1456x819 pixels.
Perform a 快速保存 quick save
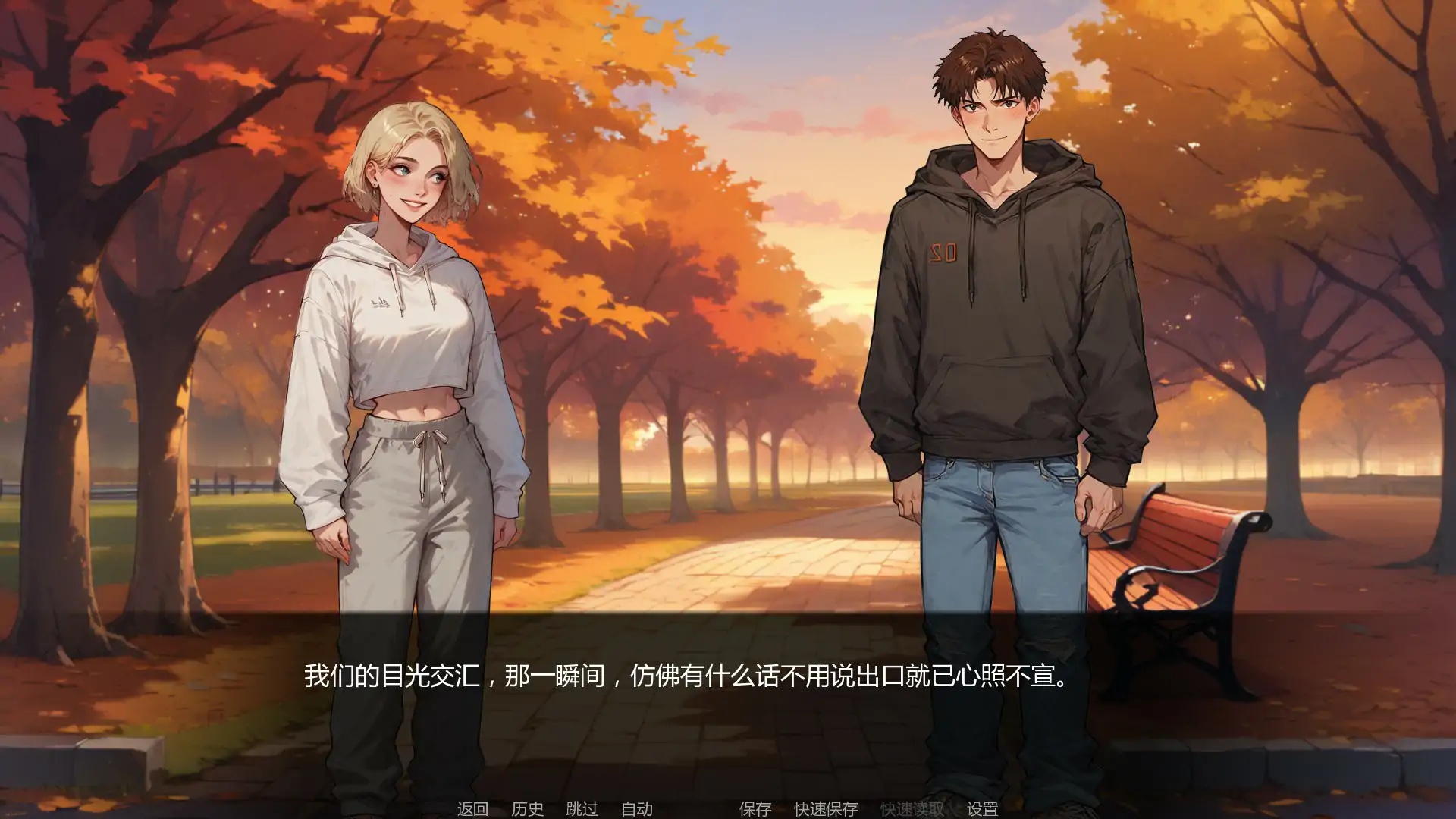pos(825,809)
